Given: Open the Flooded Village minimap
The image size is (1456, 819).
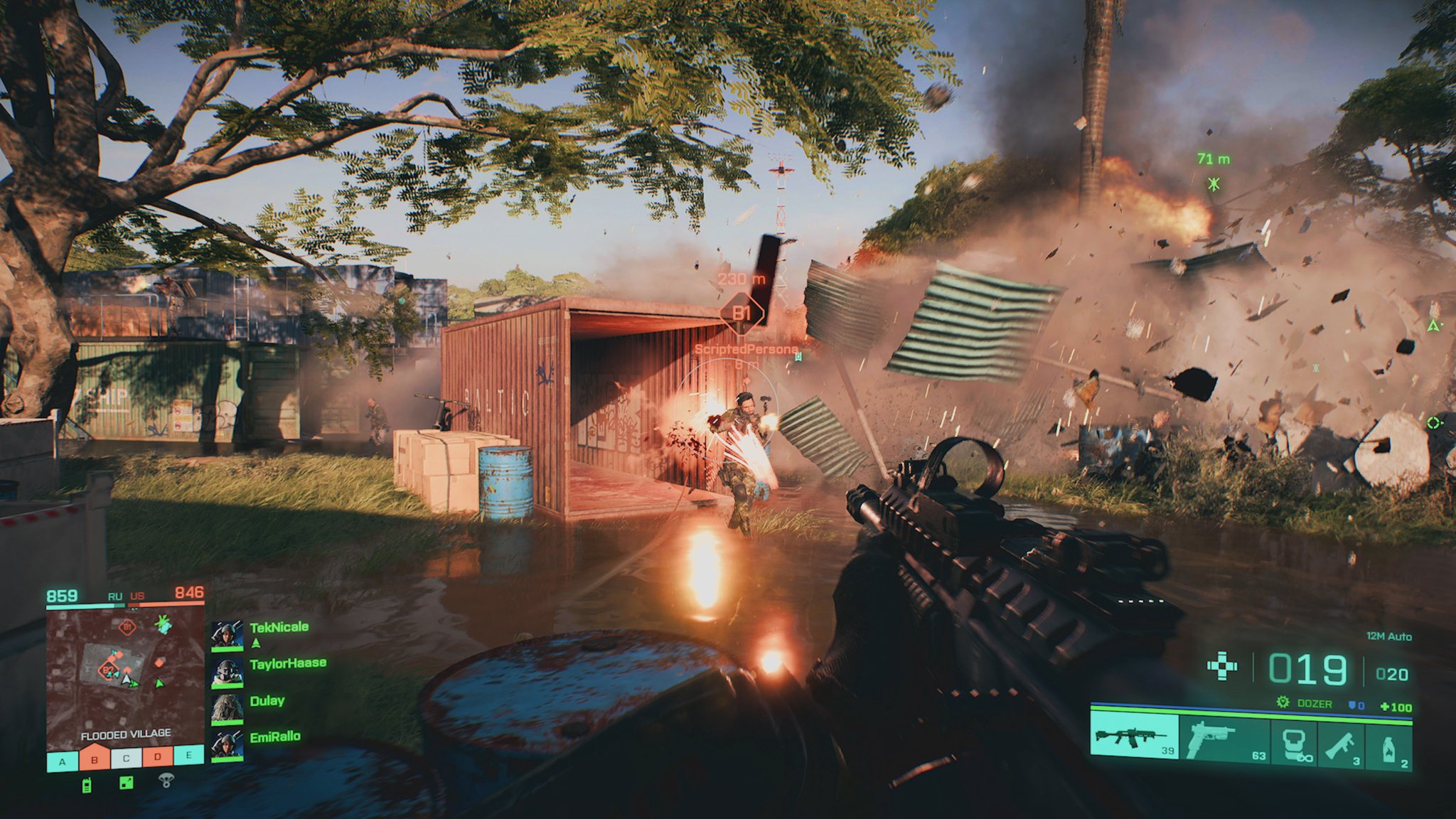Looking at the screenshot, I should pyautogui.click(x=125, y=674).
